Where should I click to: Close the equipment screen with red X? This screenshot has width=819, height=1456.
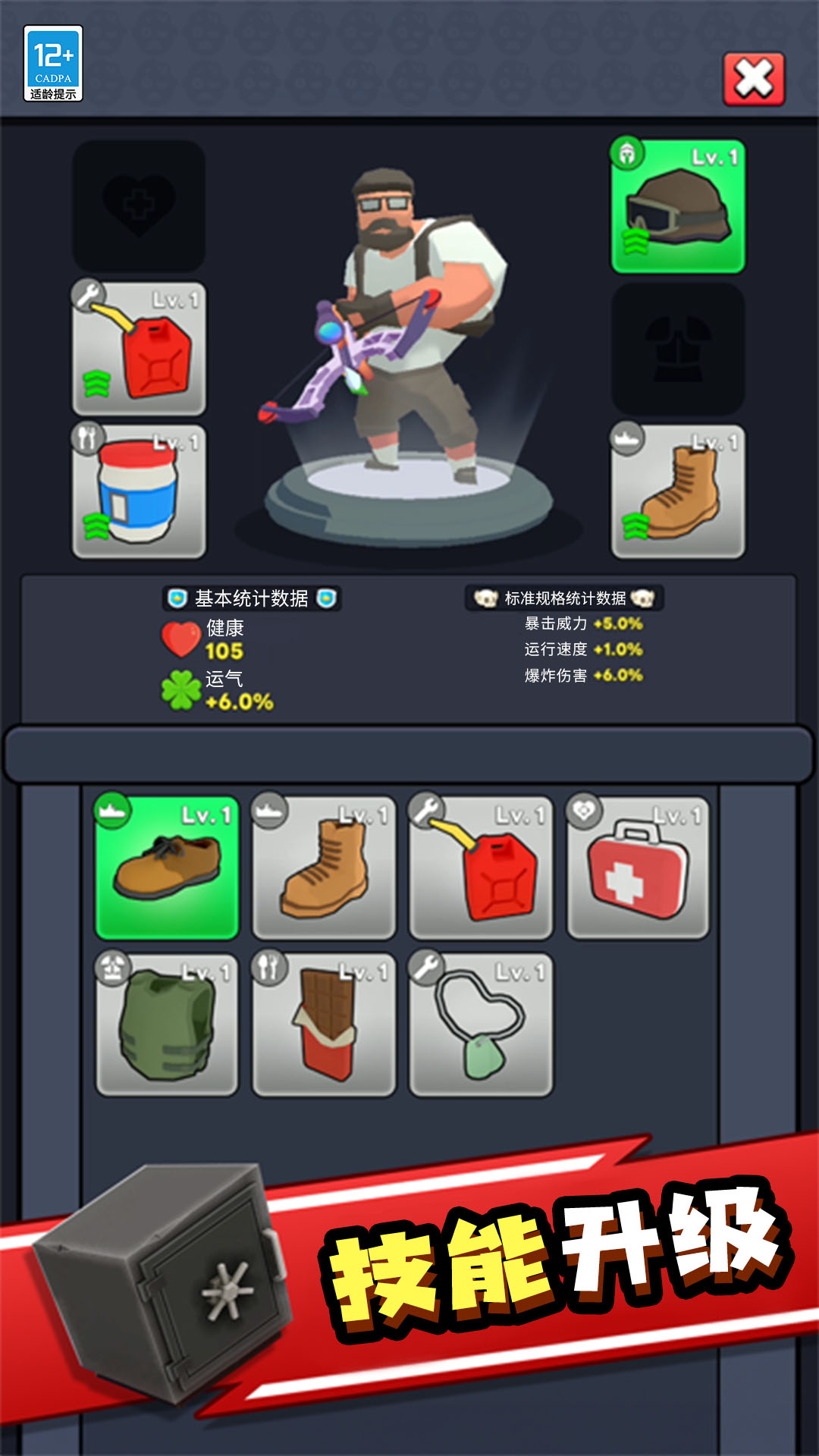pos(754,79)
